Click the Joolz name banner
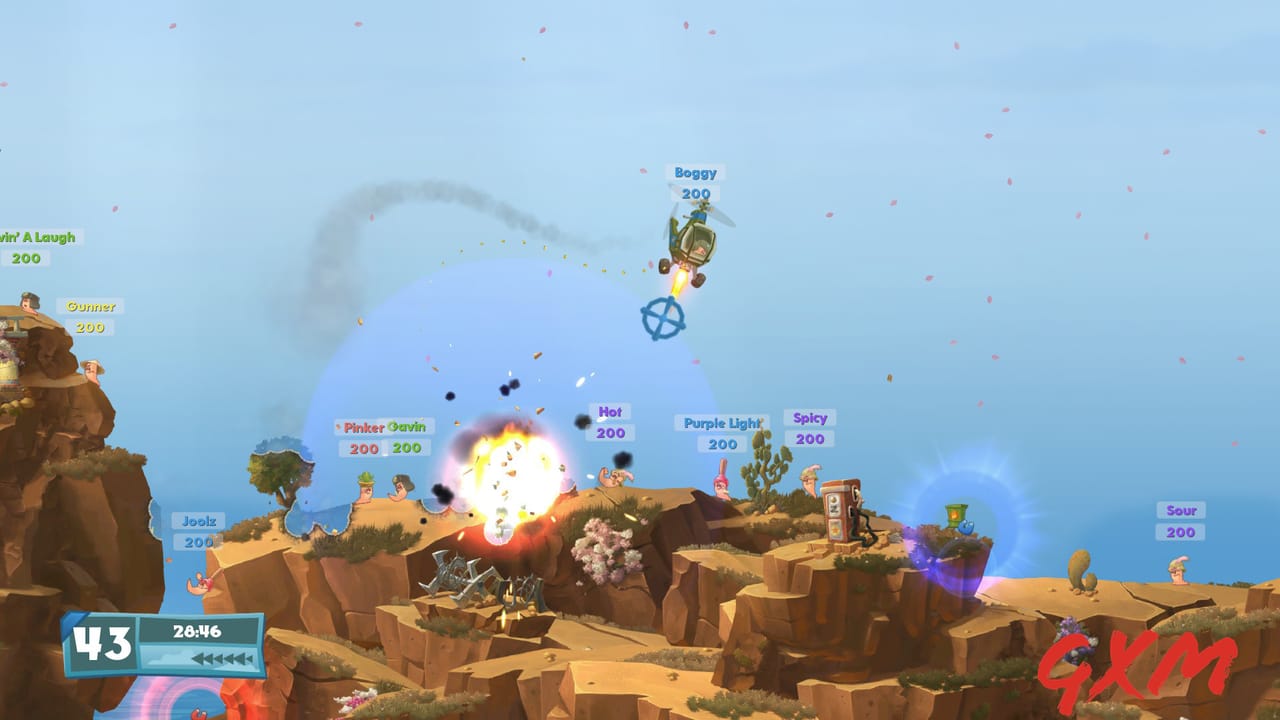The width and height of the screenshot is (1280, 720). pyautogui.click(x=197, y=519)
